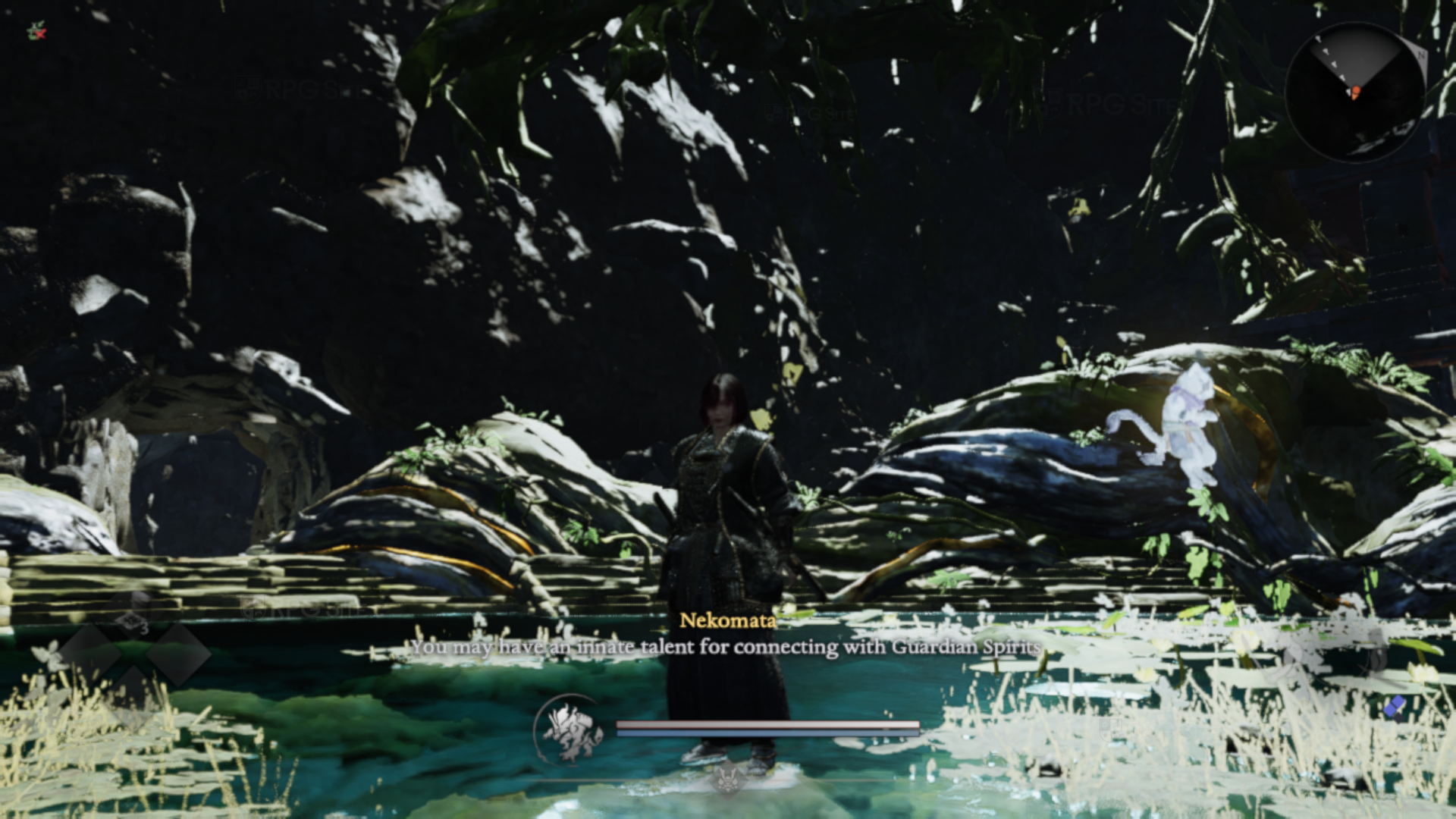Viewport: 1456px width, 819px height.
Task: Use the quick item slot with count 3
Action: (x=133, y=616)
